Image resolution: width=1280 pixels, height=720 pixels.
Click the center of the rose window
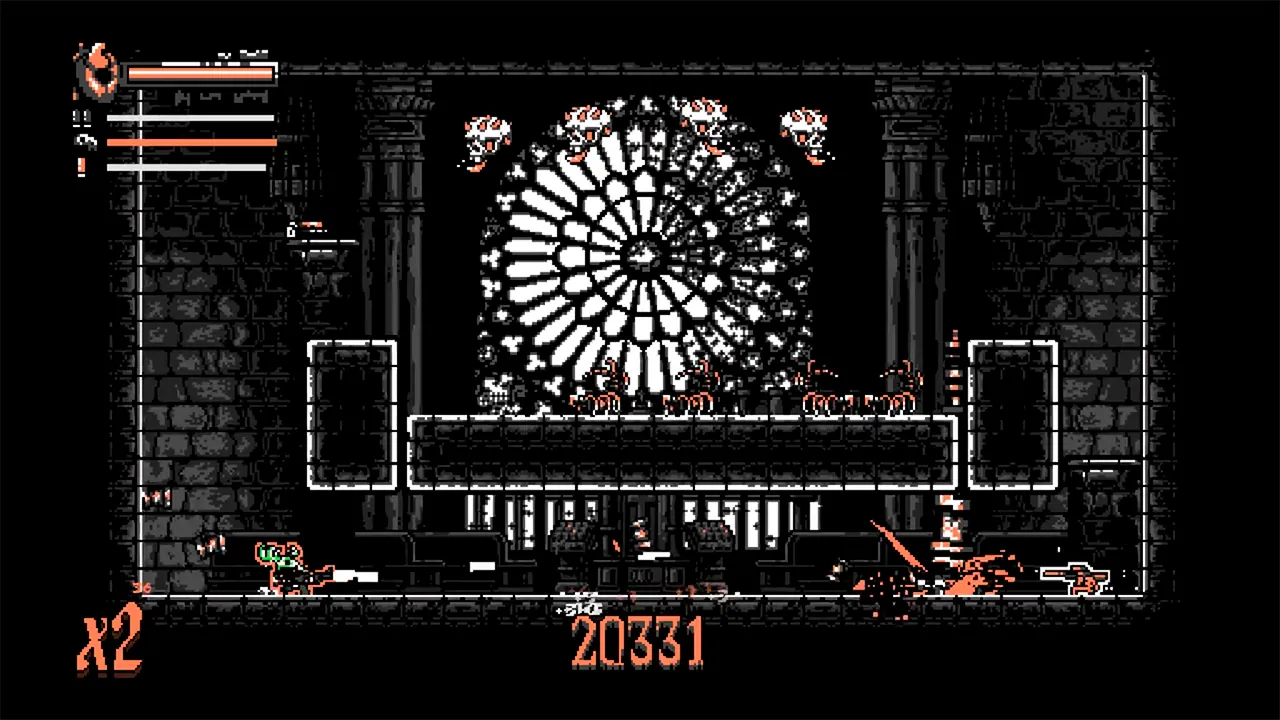coord(643,255)
